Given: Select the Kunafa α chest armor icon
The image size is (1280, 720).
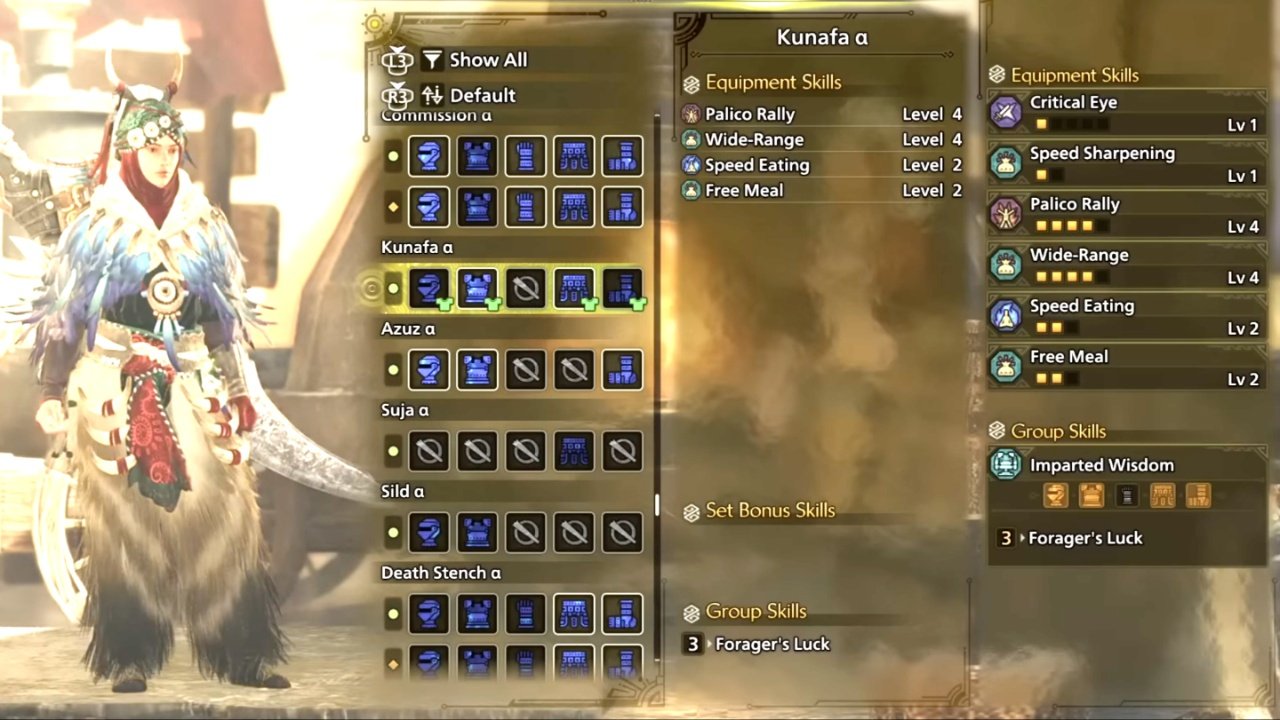Looking at the screenshot, I should click(476, 288).
